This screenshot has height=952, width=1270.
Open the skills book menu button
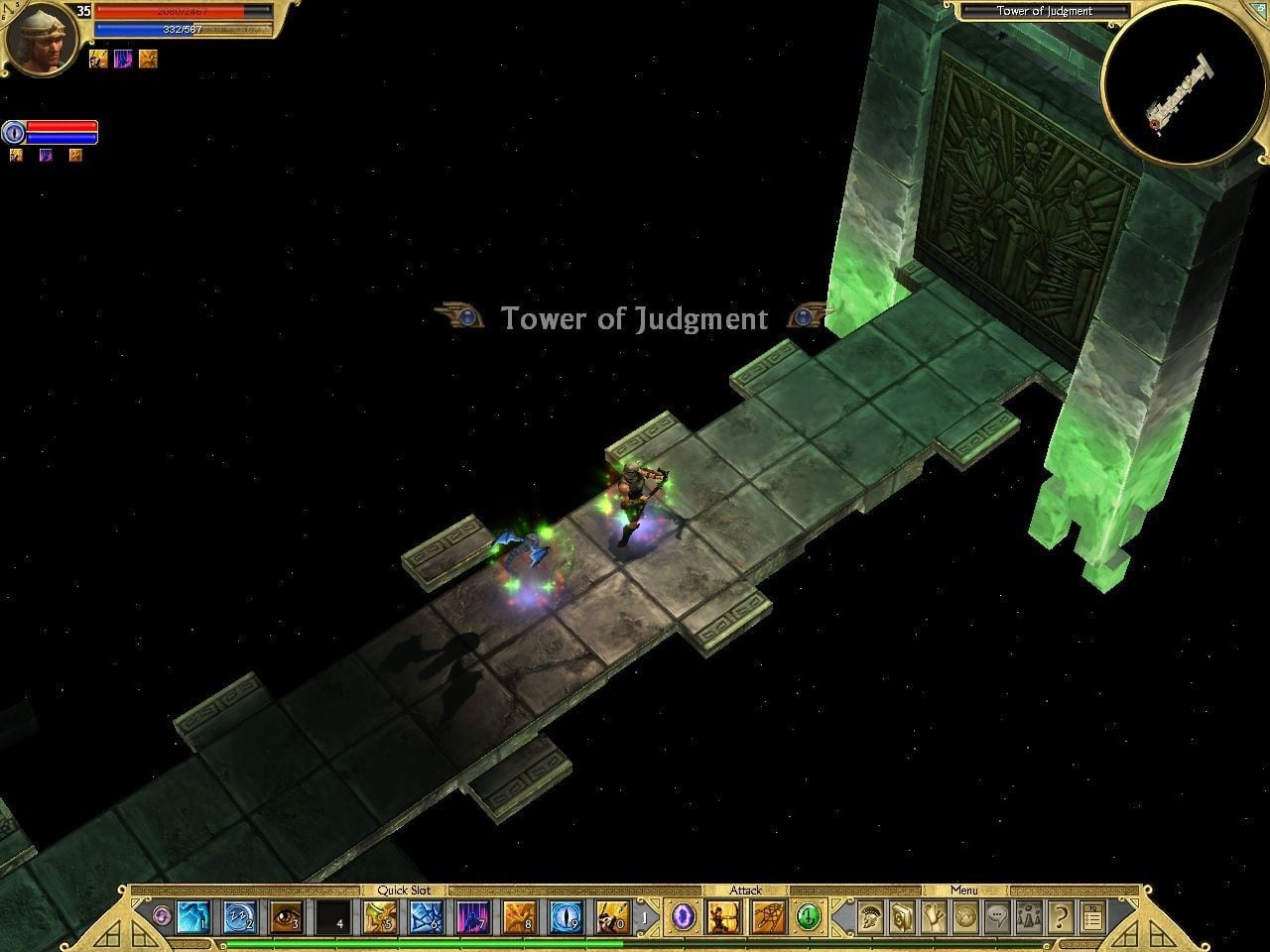tap(902, 917)
